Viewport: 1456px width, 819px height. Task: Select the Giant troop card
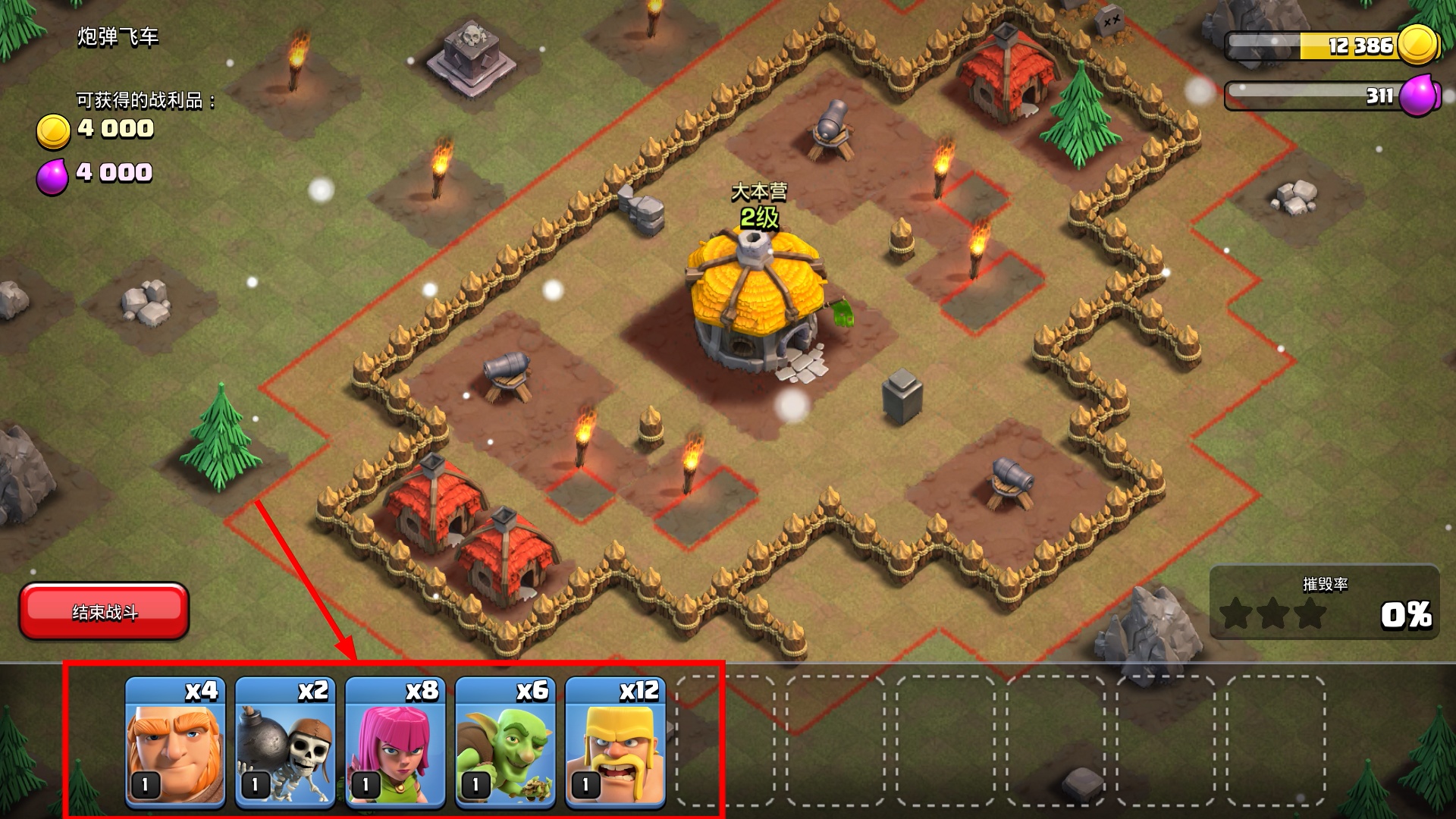pyautogui.click(x=175, y=741)
